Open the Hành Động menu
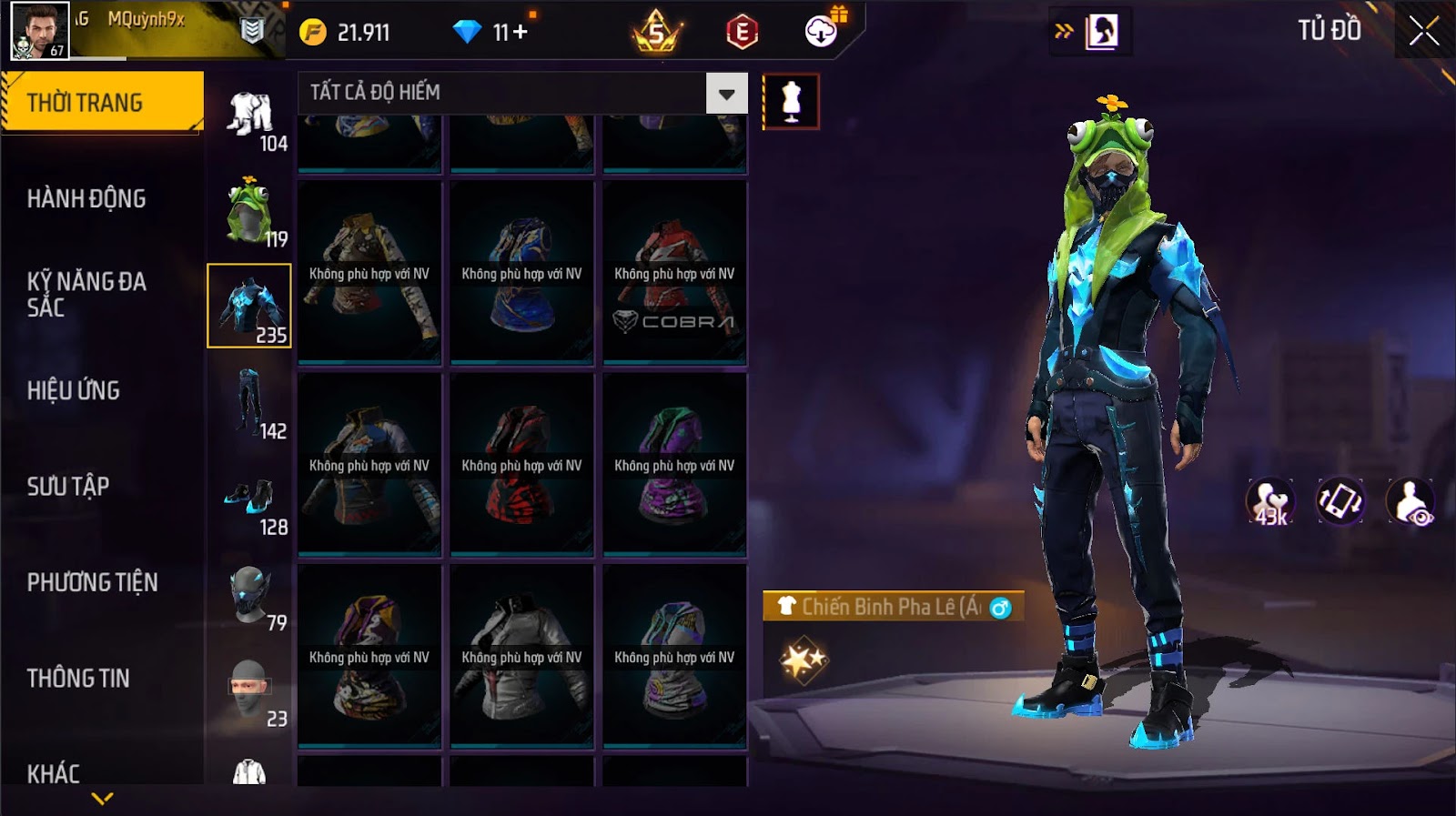This screenshot has height=816, width=1456. pos(86,198)
